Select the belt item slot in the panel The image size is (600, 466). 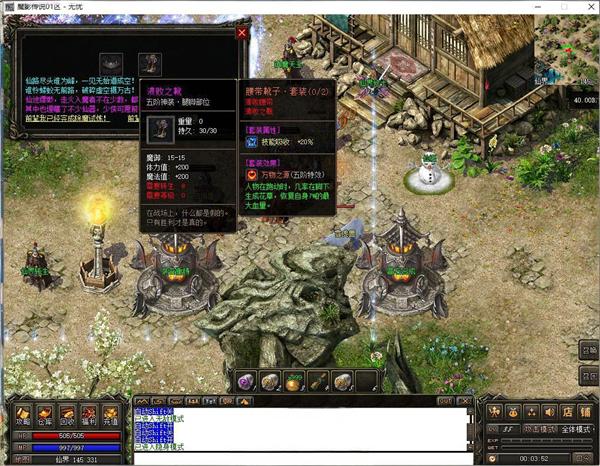[x=111, y=64]
